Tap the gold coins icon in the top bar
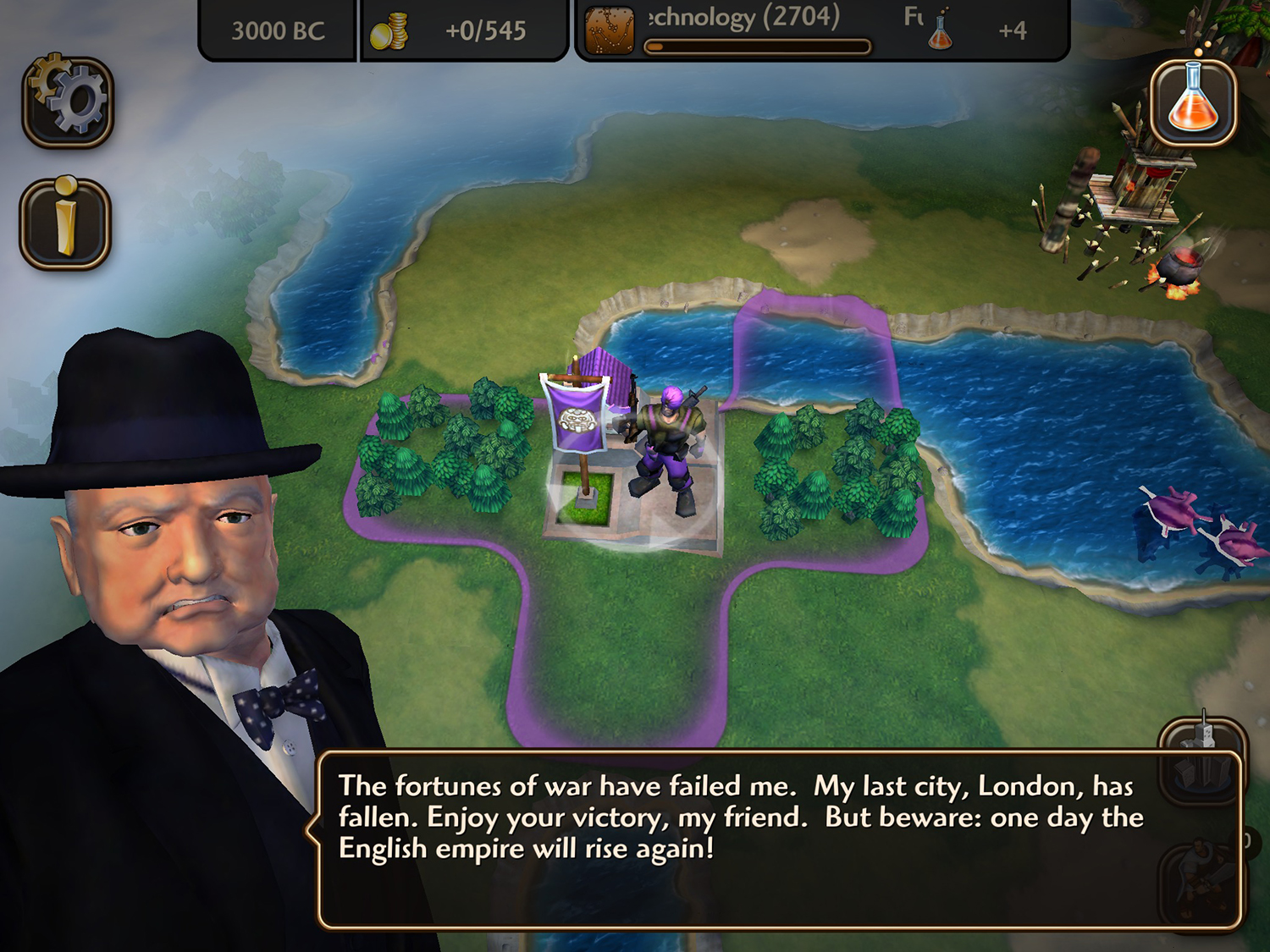Viewport: 1270px width, 952px height. point(392,30)
